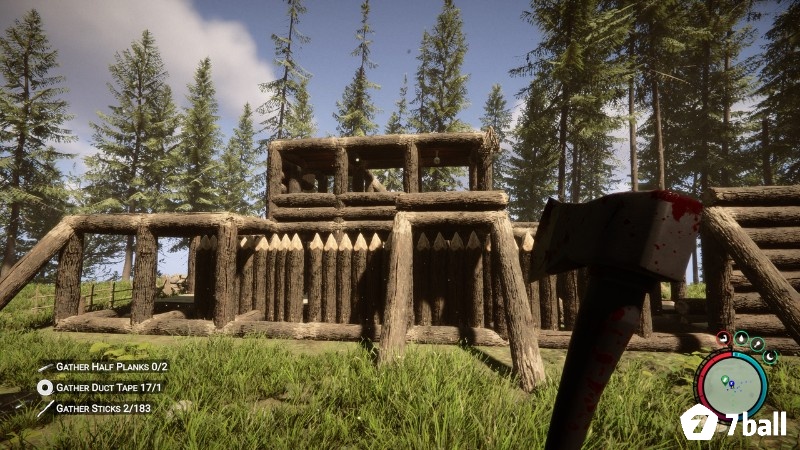Open the circular minimap
Viewport: 800px width, 450px height.
[x=732, y=384]
